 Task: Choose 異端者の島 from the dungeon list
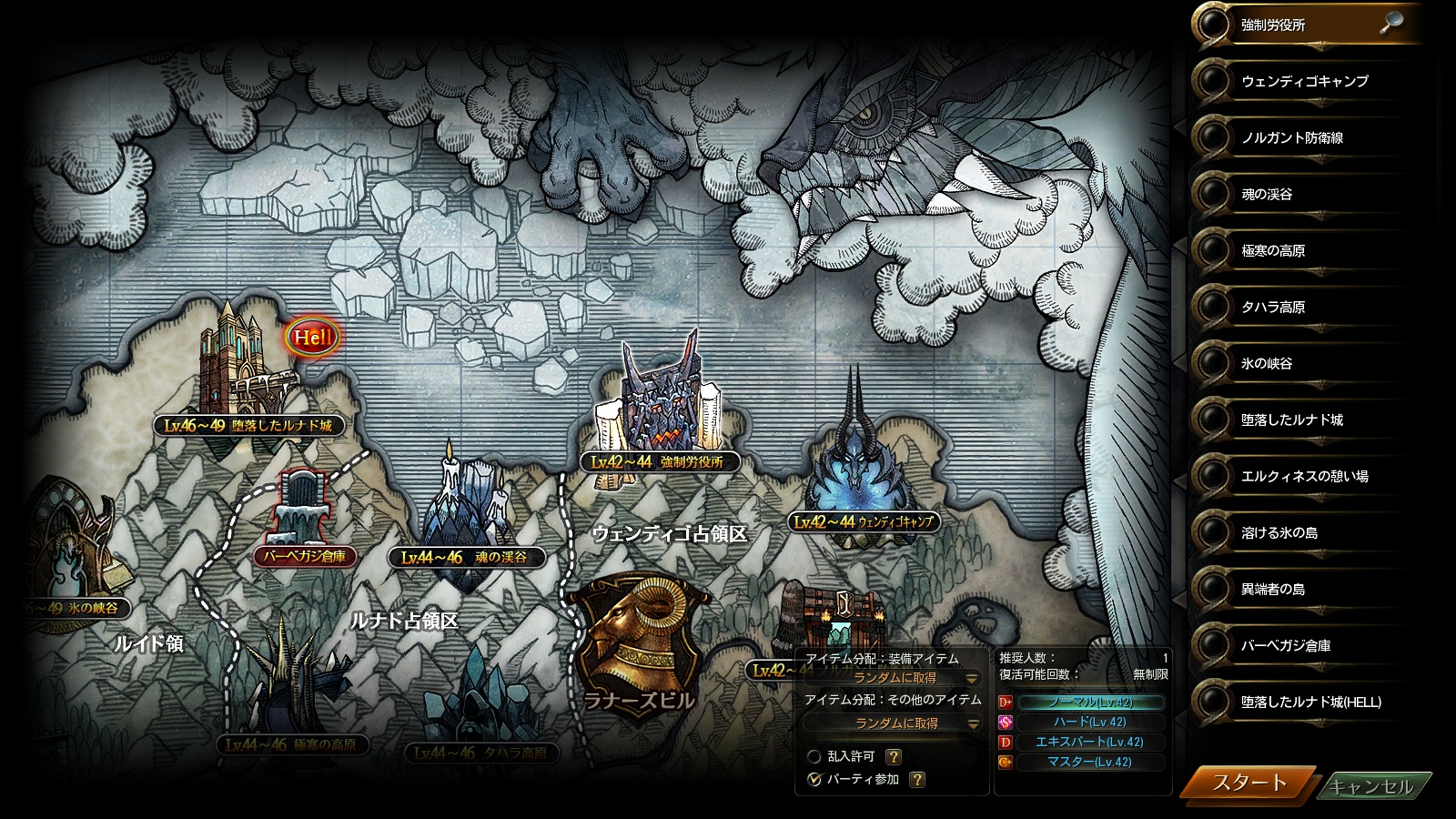(1273, 590)
